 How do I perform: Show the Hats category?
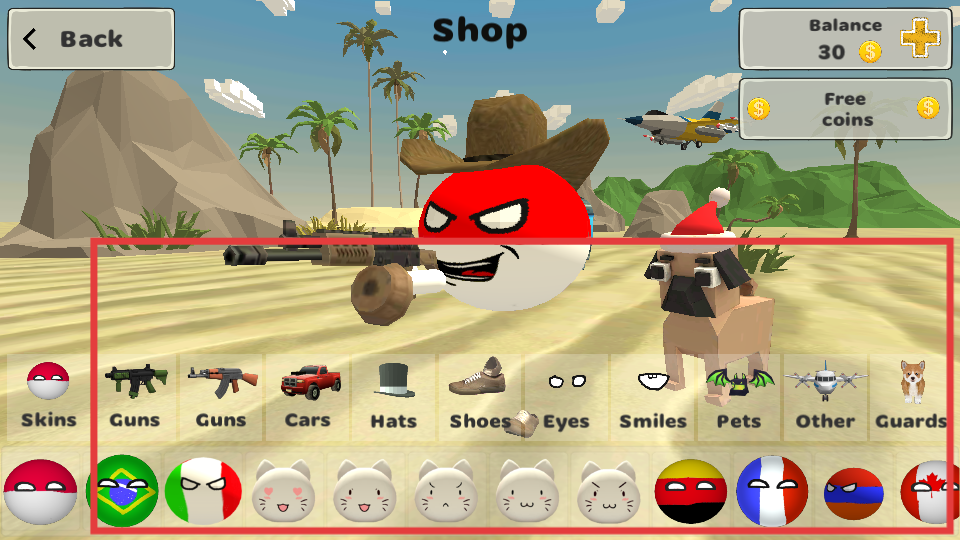click(x=393, y=397)
